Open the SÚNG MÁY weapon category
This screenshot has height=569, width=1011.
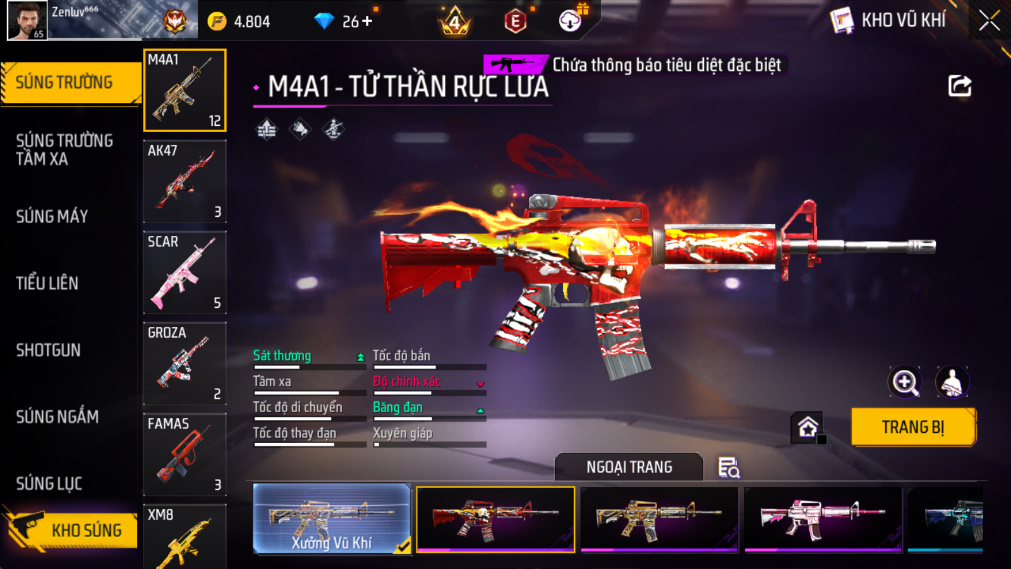coord(52,216)
